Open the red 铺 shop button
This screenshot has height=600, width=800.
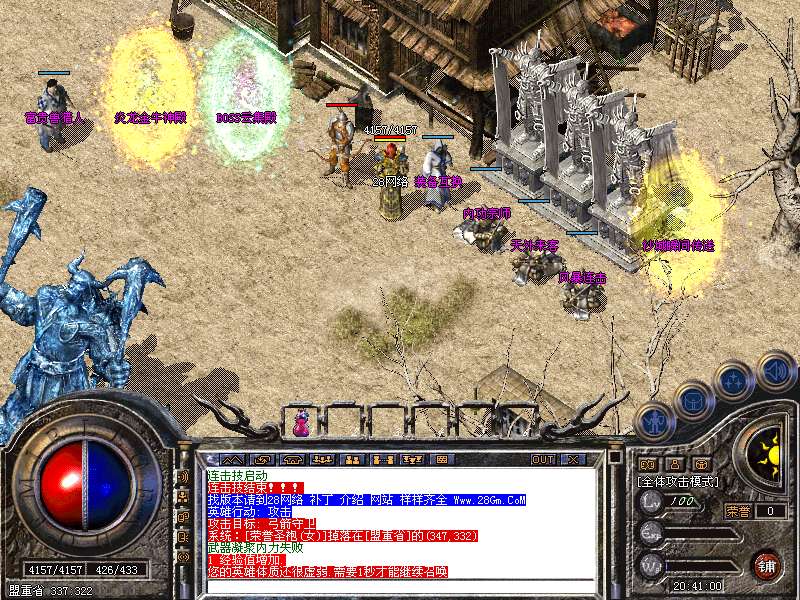click(x=767, y=563)
